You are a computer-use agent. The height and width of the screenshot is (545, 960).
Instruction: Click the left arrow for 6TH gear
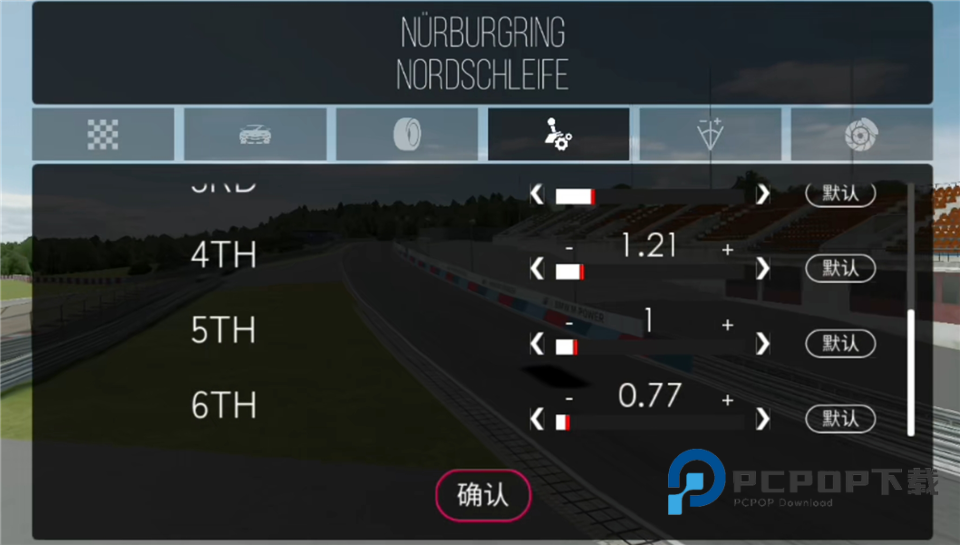coord(537,419)
